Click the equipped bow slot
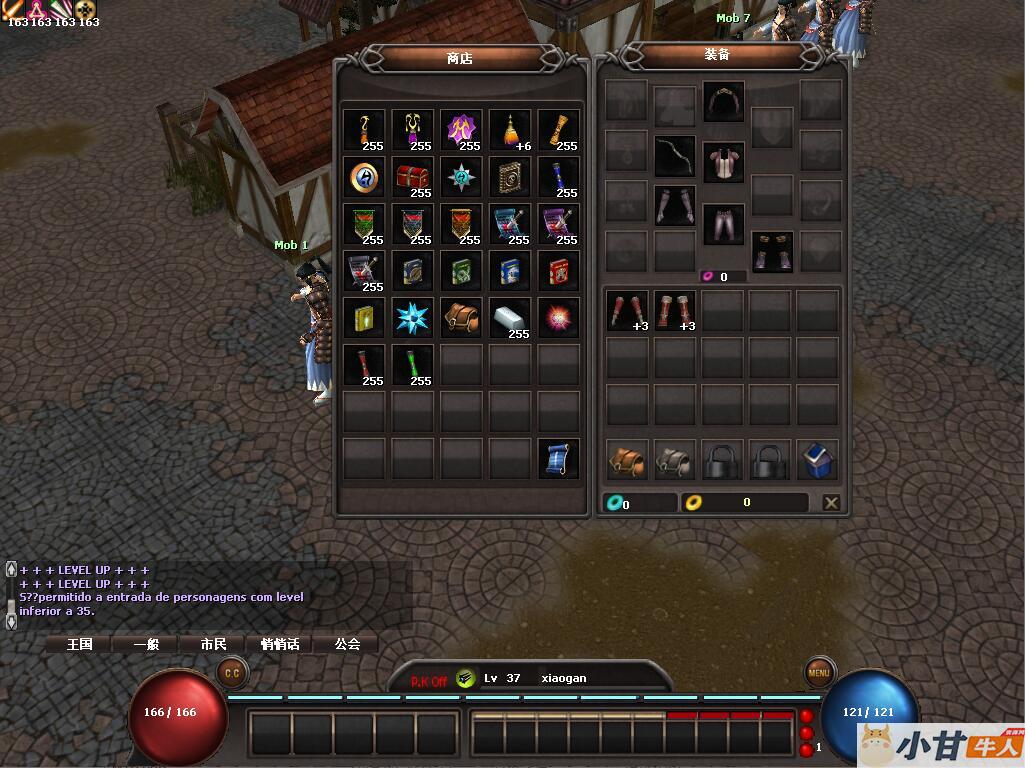 [x=675, y=156]
